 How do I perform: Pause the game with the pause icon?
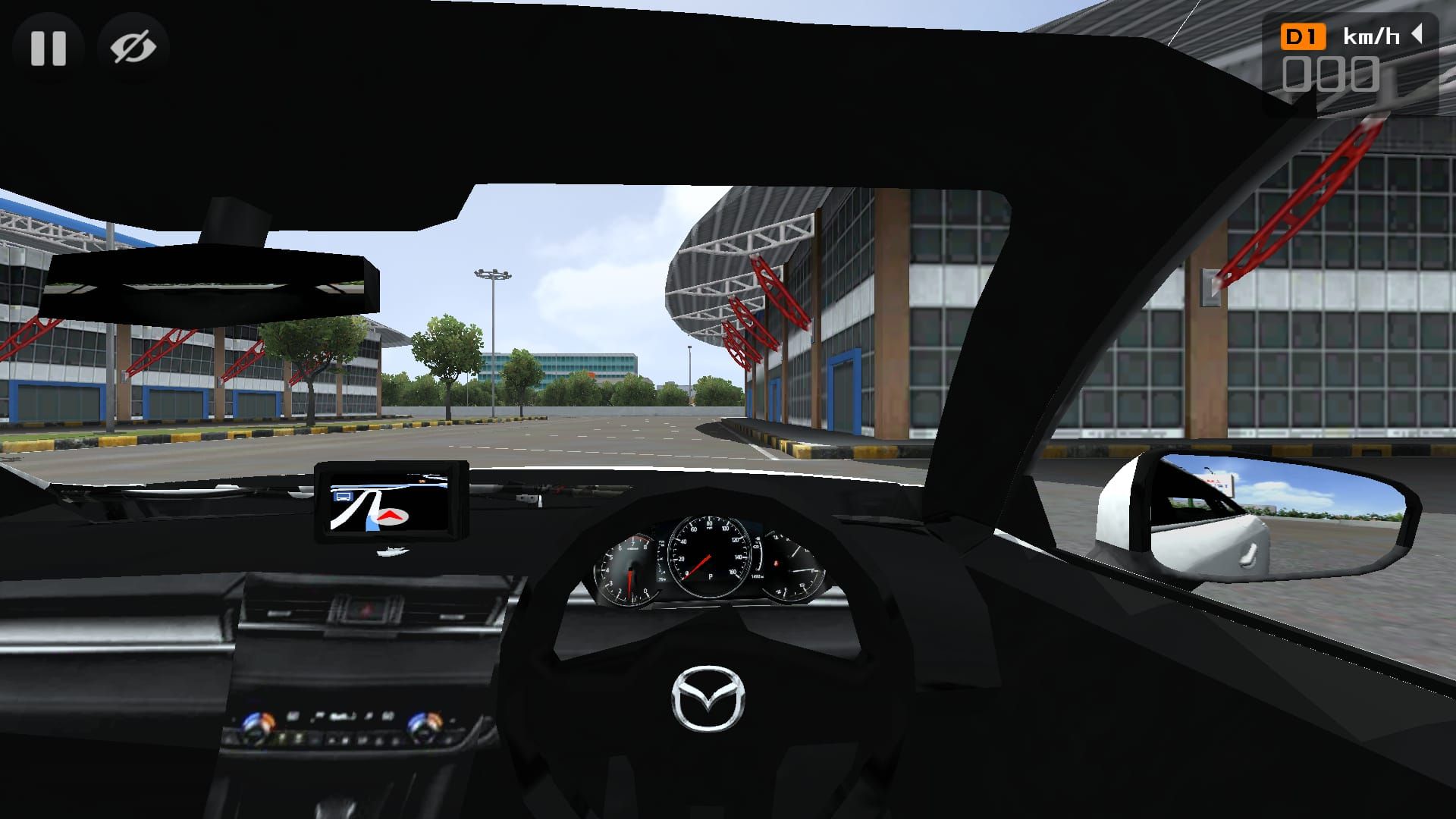(x=48, y=47)
